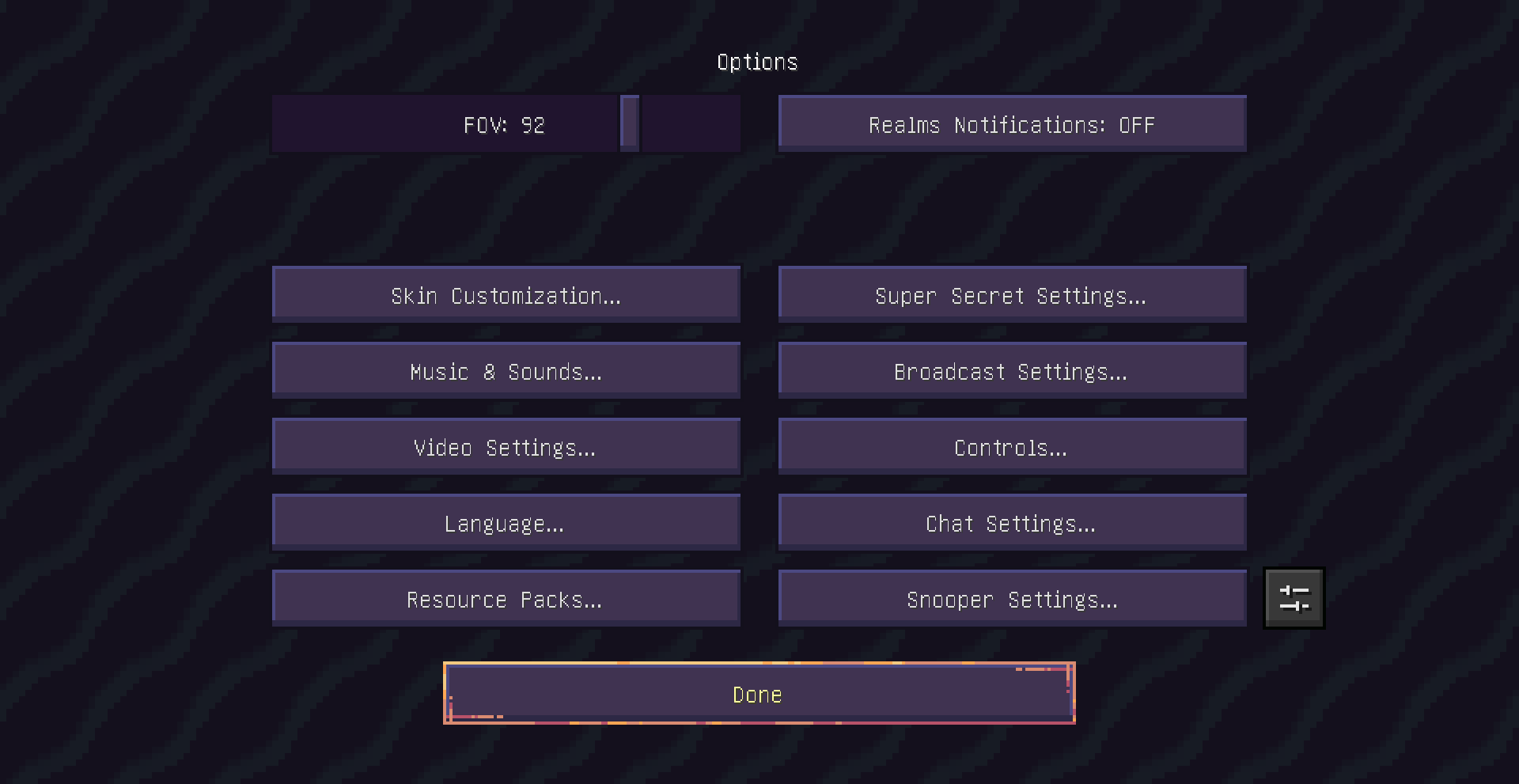Open the Resource Packs screen
The width and height of the screenshot is (1519, 784).
(x=506, y=597)
